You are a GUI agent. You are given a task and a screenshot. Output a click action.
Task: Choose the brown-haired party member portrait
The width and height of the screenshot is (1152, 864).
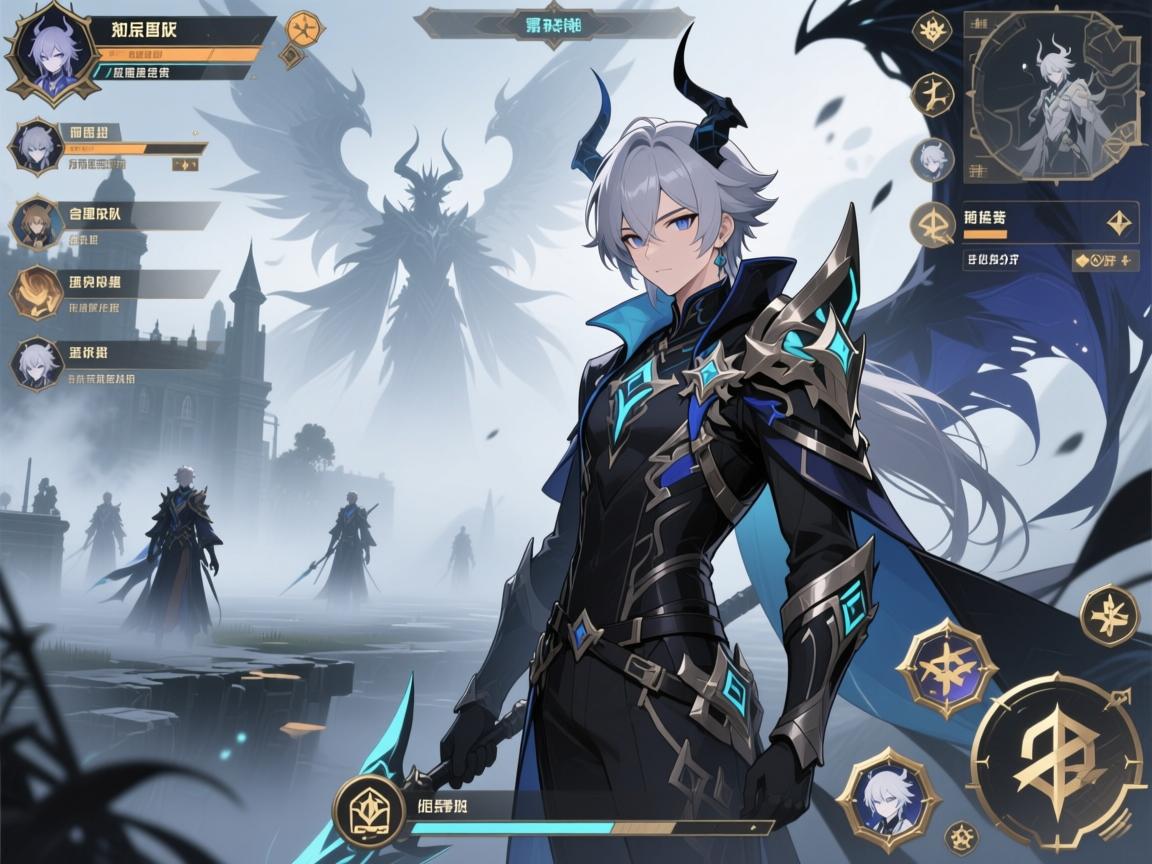[36, 222]
